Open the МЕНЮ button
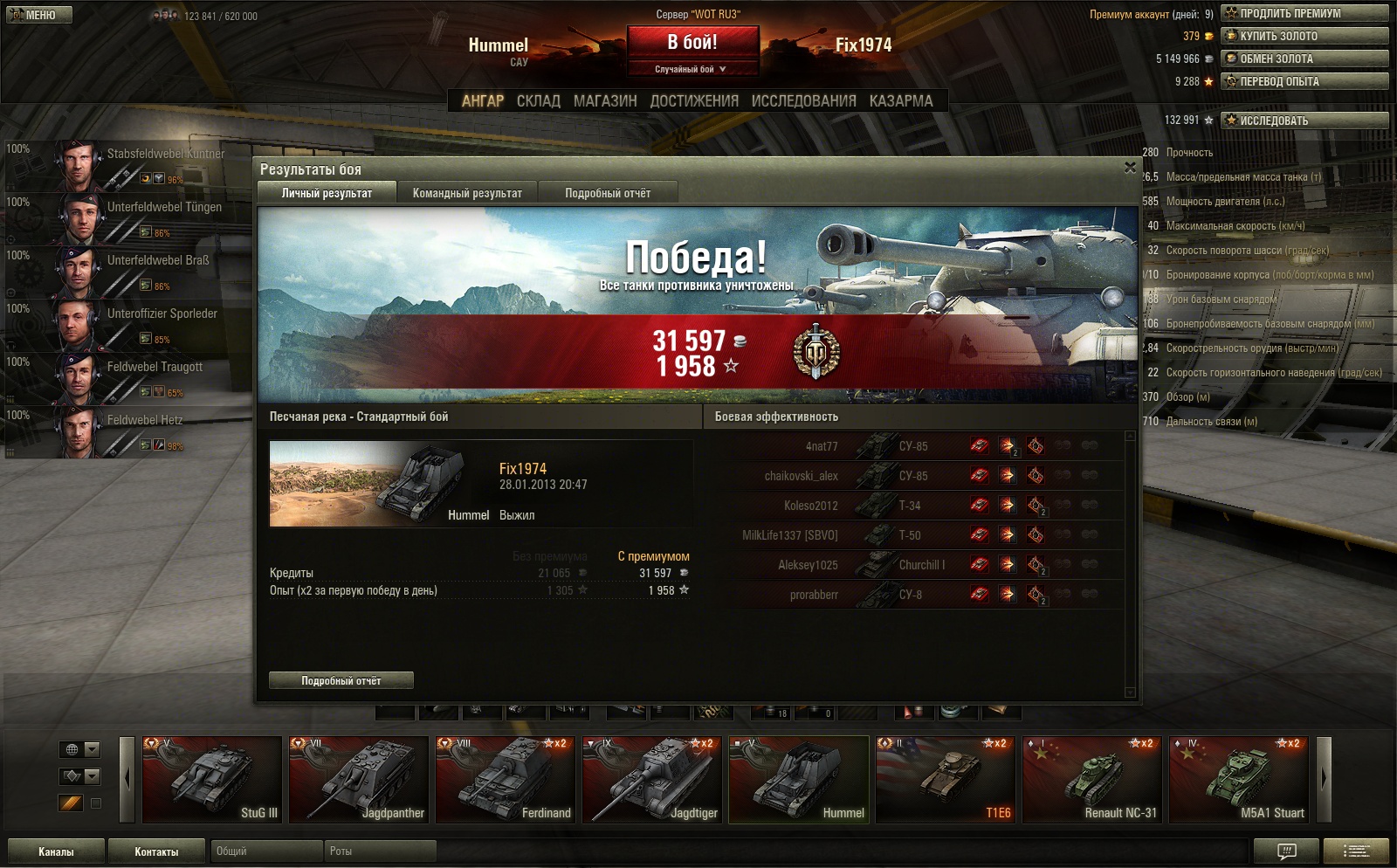Image resolution: width=1397 pixels, height=868 pixels. [39, 15]
